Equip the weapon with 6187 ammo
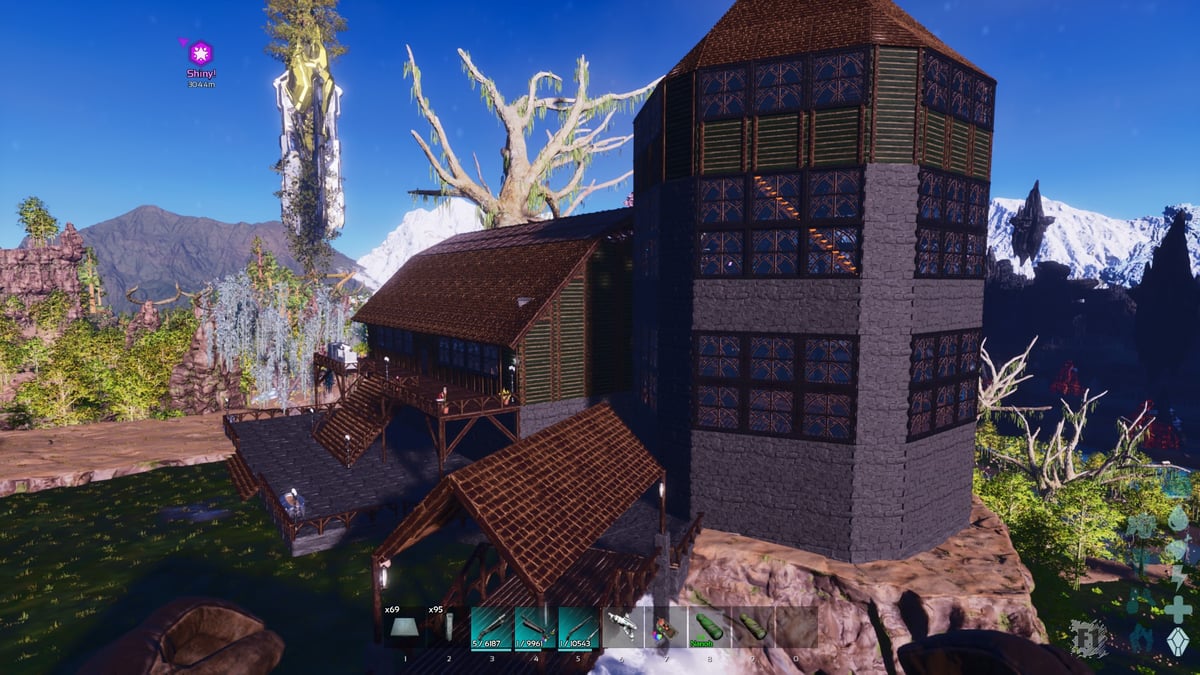Viewport: 1200px width, 675px height. click(492, 627)
